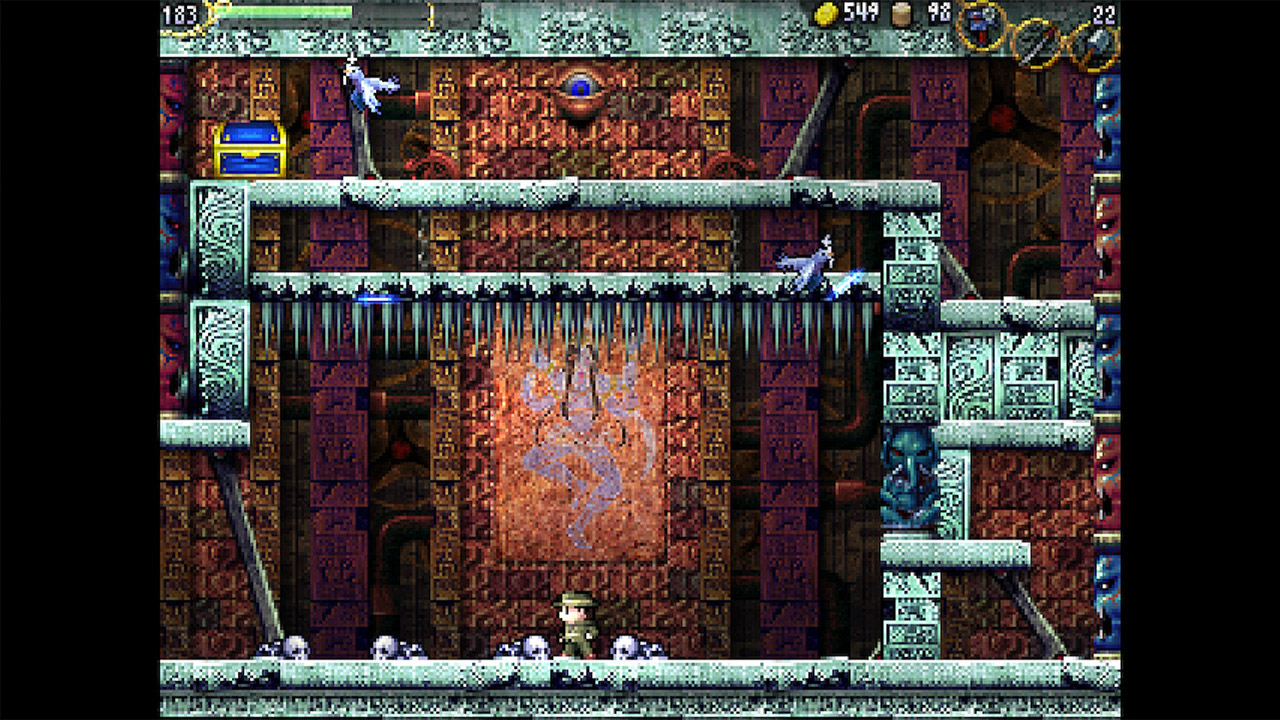
Task: Click the sub-weapon slot showing 22 ammo
Action: click(x=1094, y=42)
